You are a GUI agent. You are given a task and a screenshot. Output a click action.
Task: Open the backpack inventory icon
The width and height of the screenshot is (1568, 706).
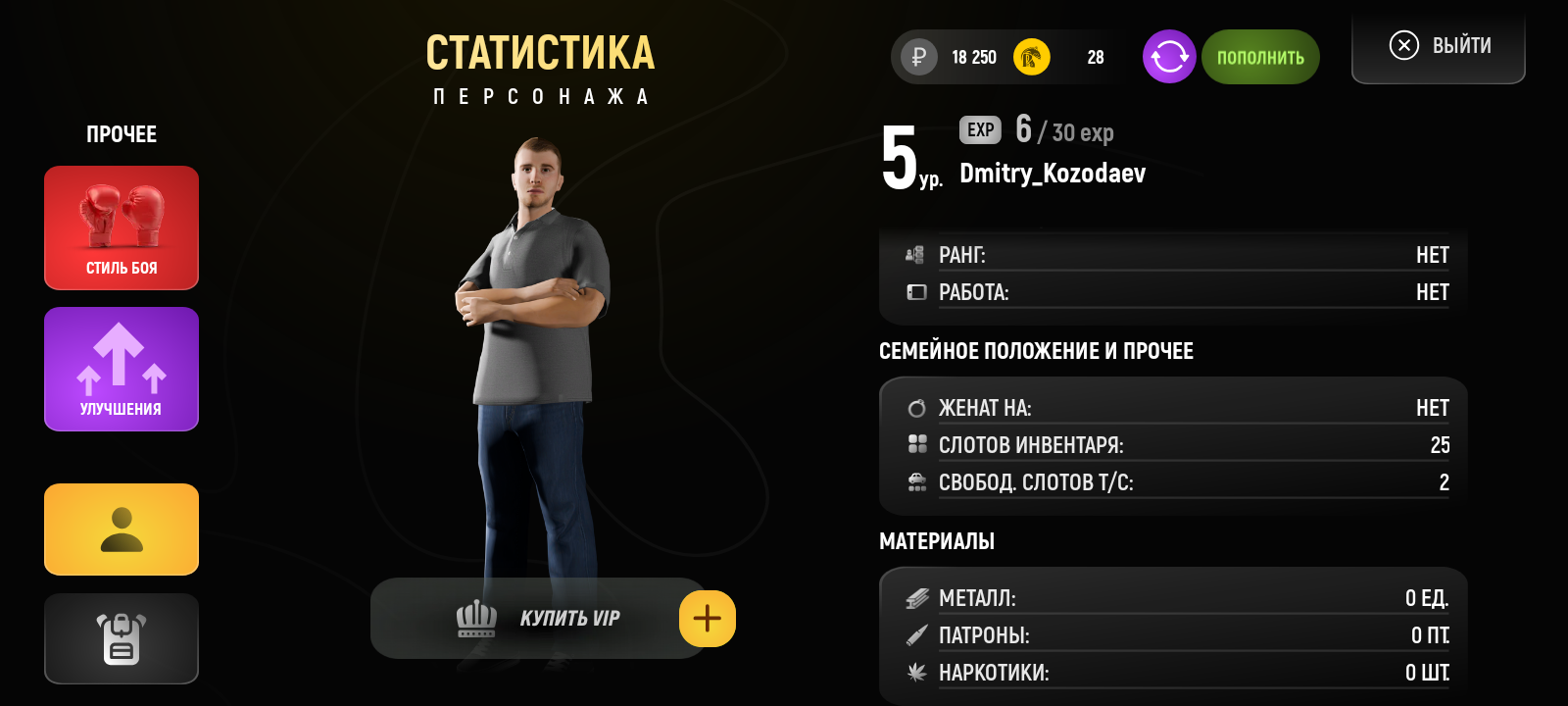121,638
